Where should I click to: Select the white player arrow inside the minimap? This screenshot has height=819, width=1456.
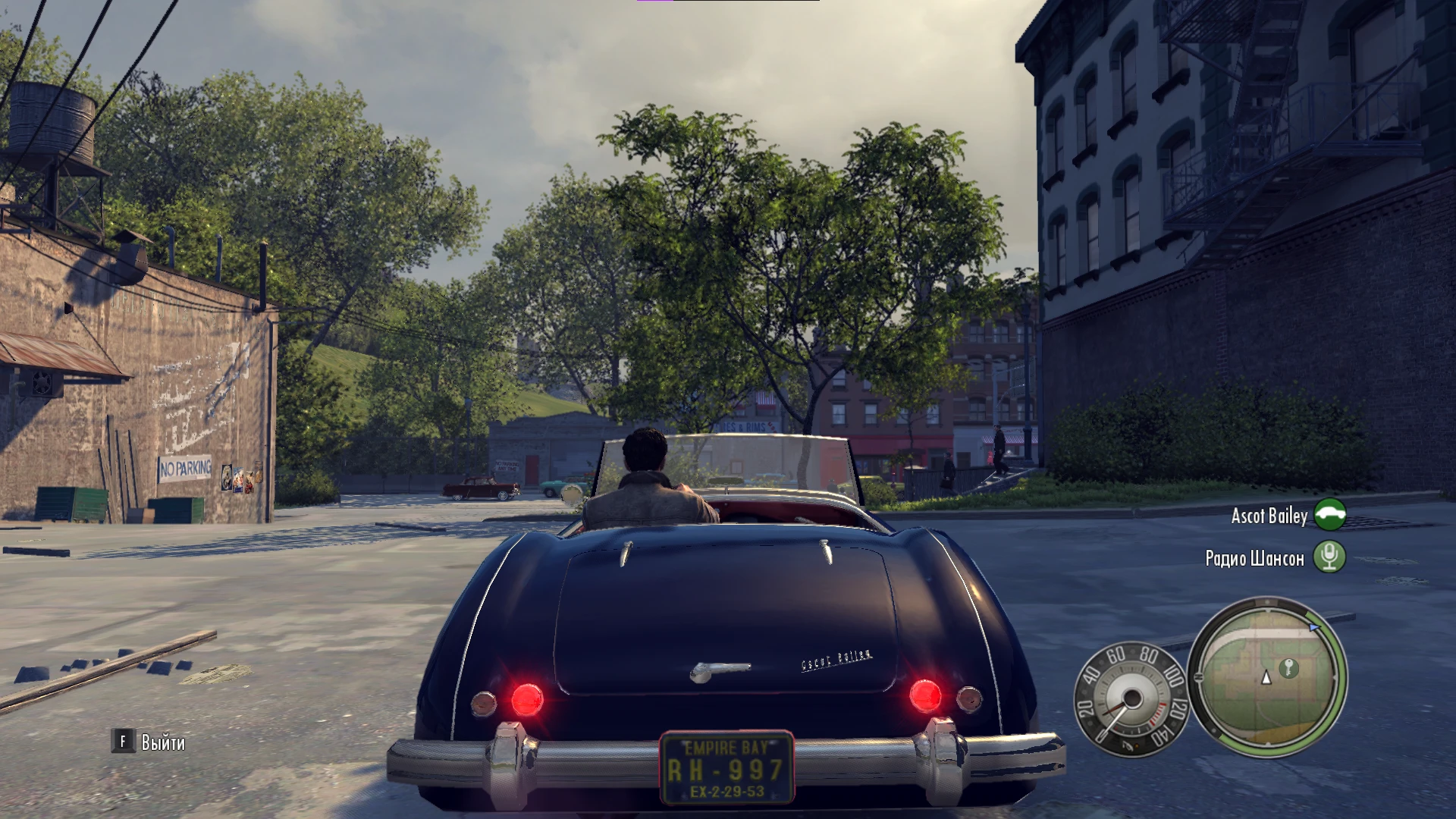click(1266, 679)
